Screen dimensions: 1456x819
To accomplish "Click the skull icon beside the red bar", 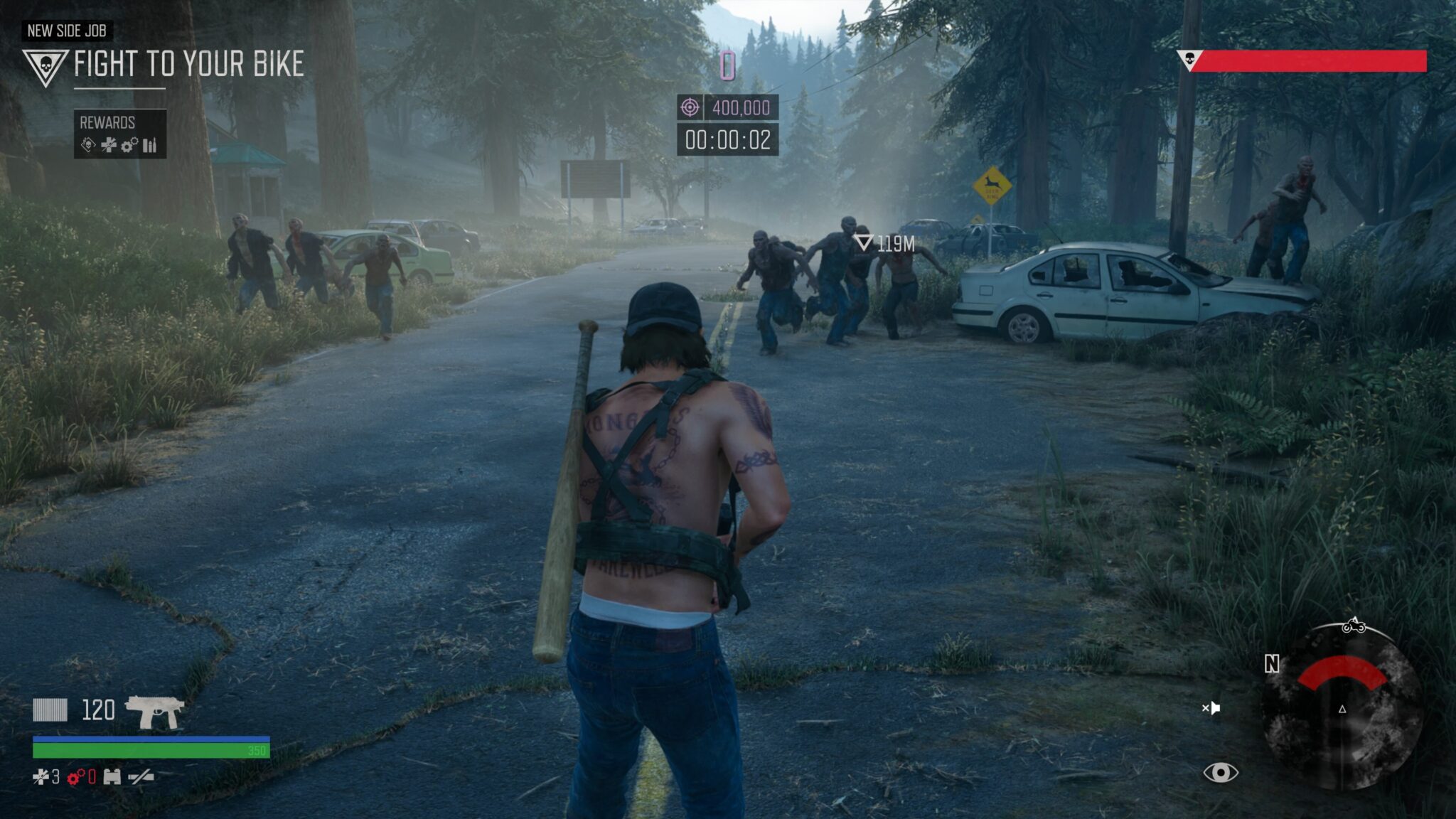I will tap(1188, 60).
